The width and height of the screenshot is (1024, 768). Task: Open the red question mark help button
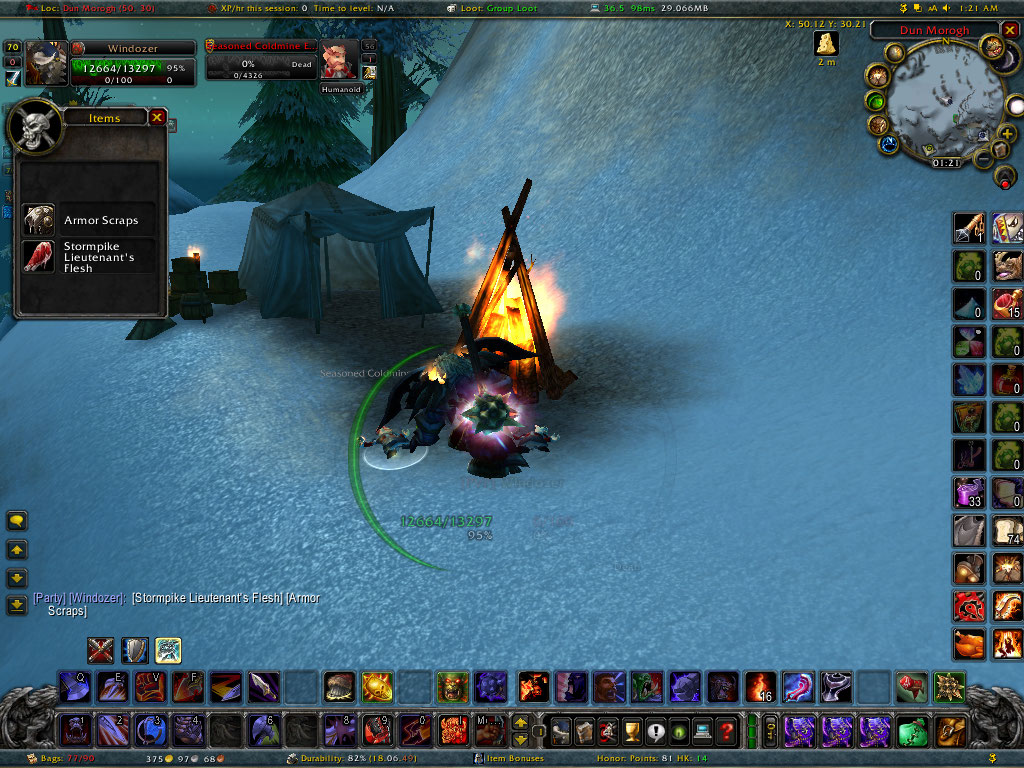[x=726, y=731]
